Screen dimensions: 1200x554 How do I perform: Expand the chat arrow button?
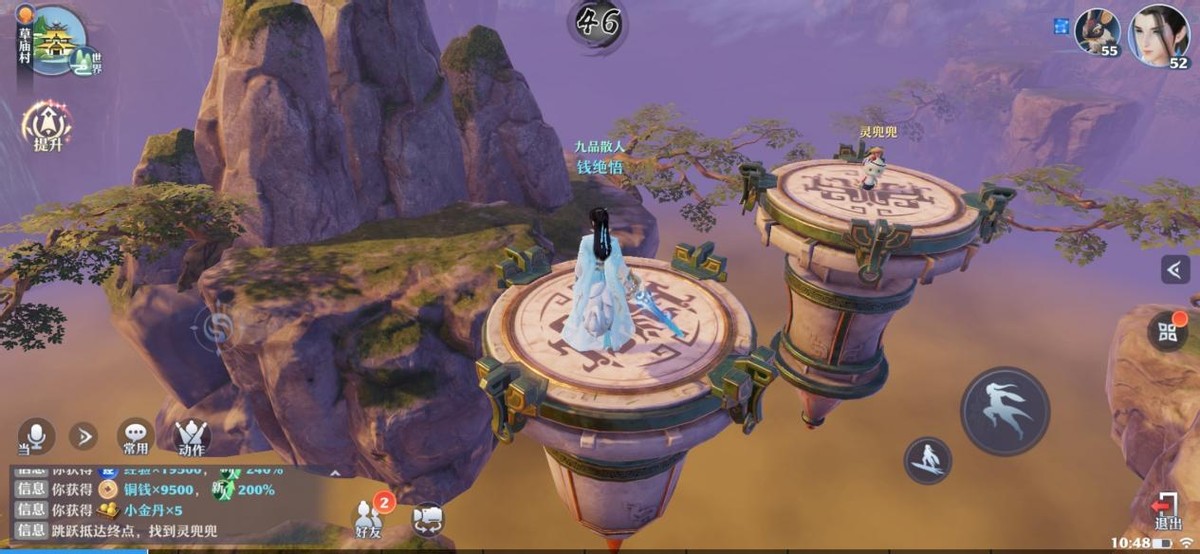click(83, 436)
